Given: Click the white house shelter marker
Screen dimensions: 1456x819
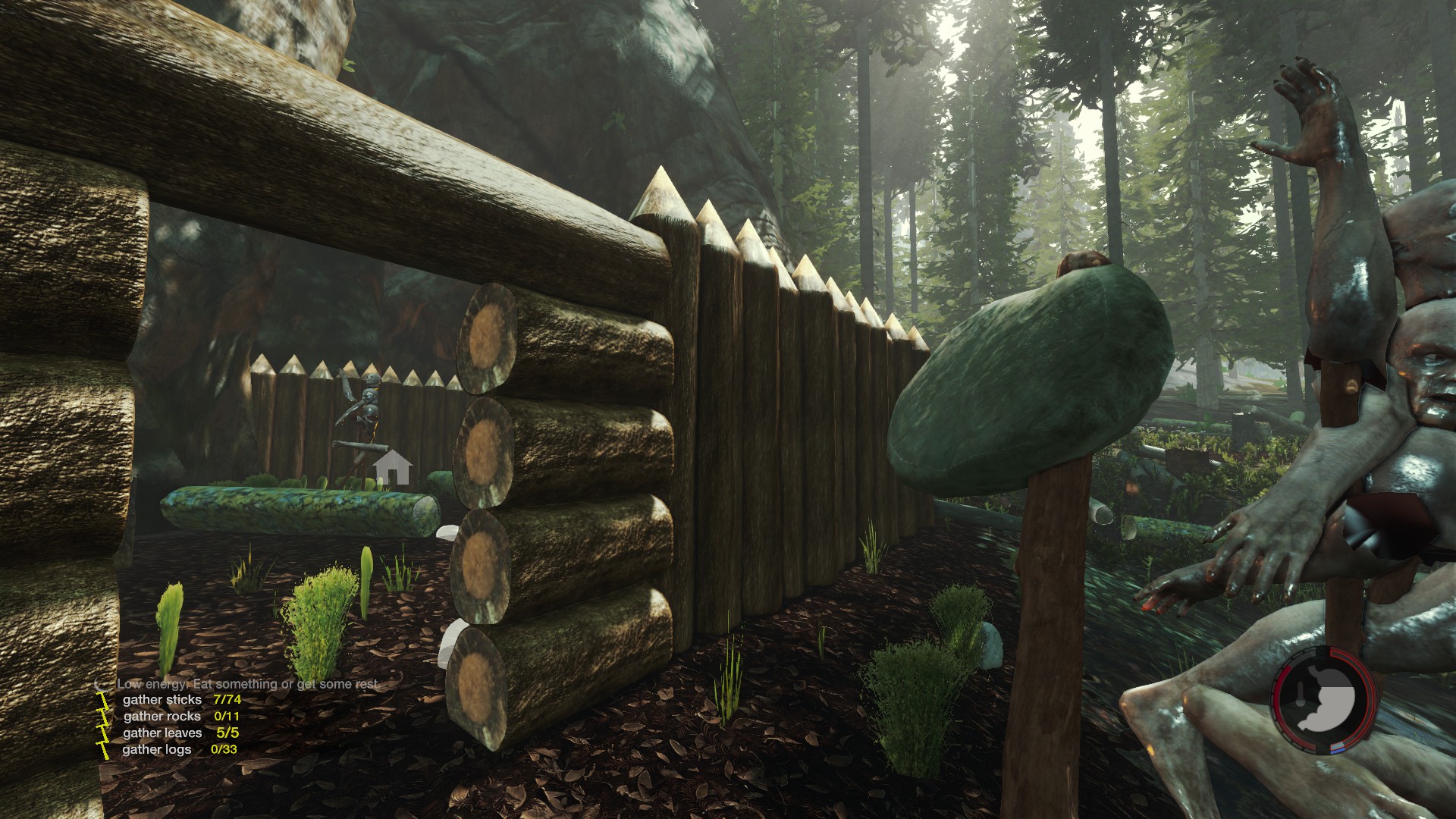Looking at the screenshot, I should point(393,467).
